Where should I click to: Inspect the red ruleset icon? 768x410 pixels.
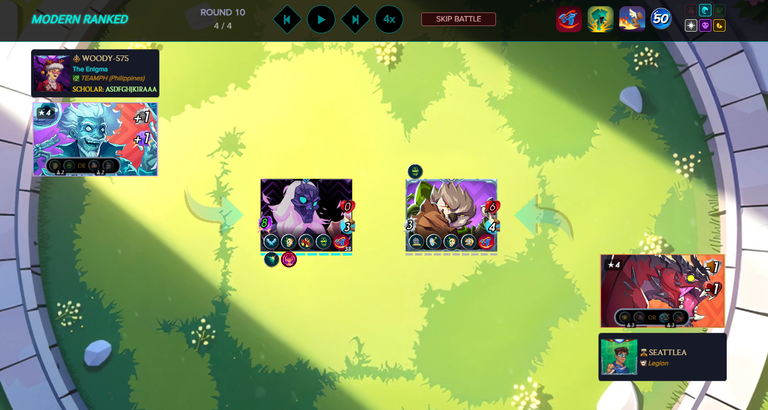pos(569,19)
